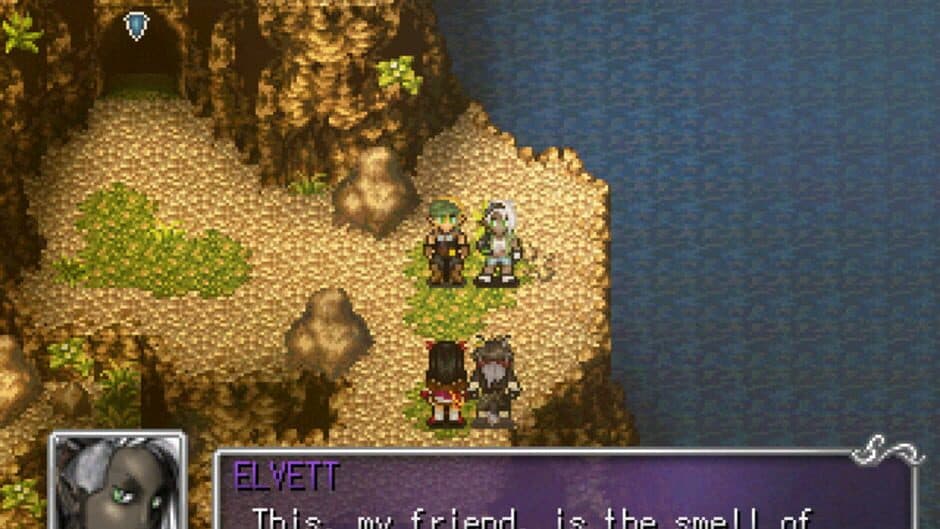
Task: Advance Elvett's purple dialogue box
Action: (565, 492)
